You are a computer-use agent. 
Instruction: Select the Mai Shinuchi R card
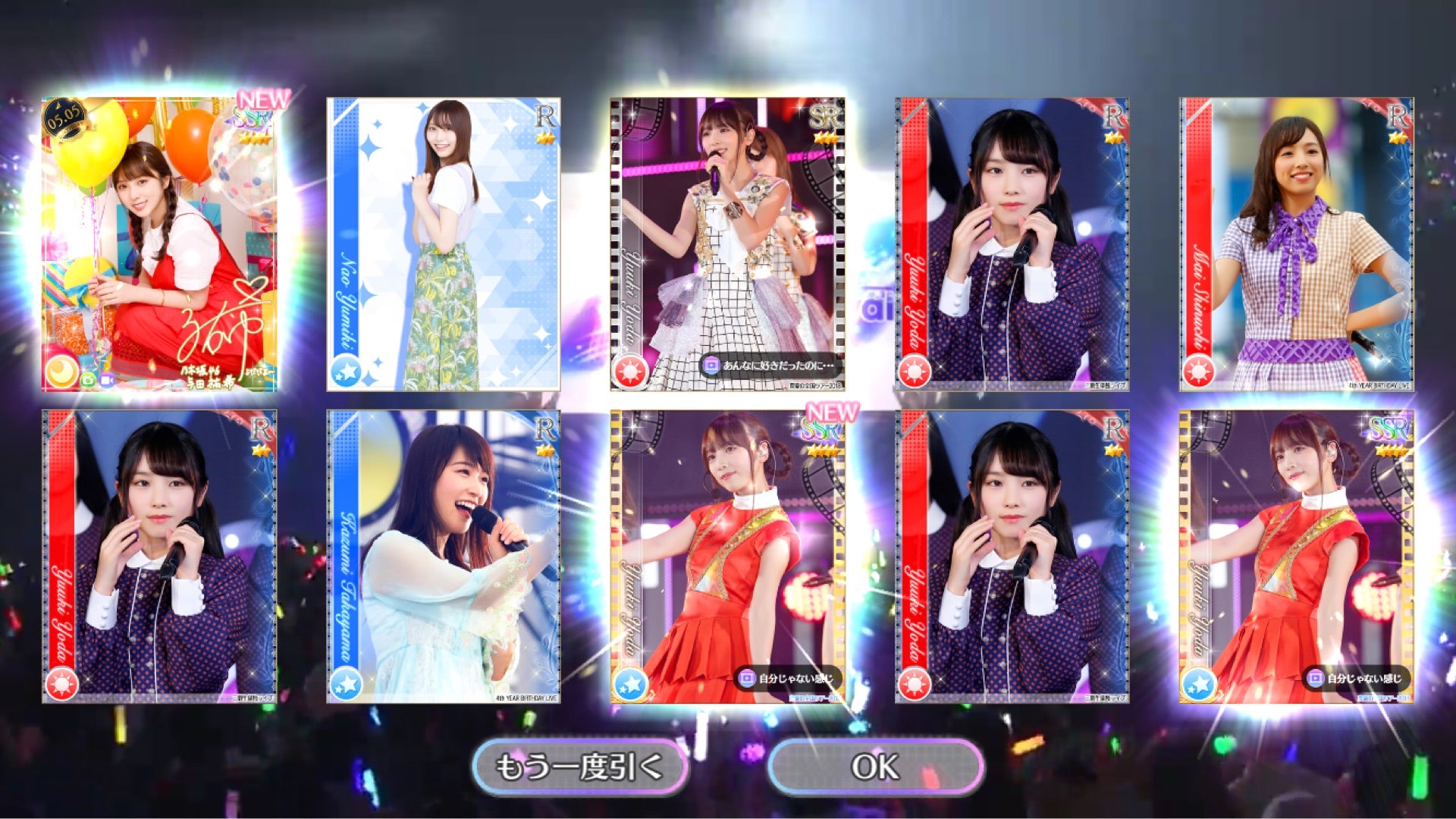pos(1297,244)
